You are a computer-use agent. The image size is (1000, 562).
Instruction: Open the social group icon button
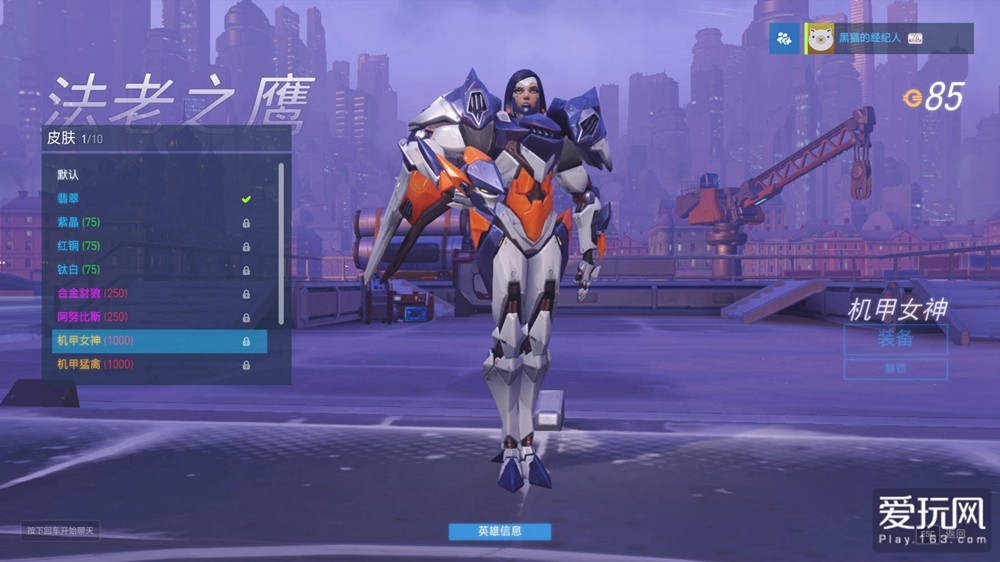[x=785, y=39]
